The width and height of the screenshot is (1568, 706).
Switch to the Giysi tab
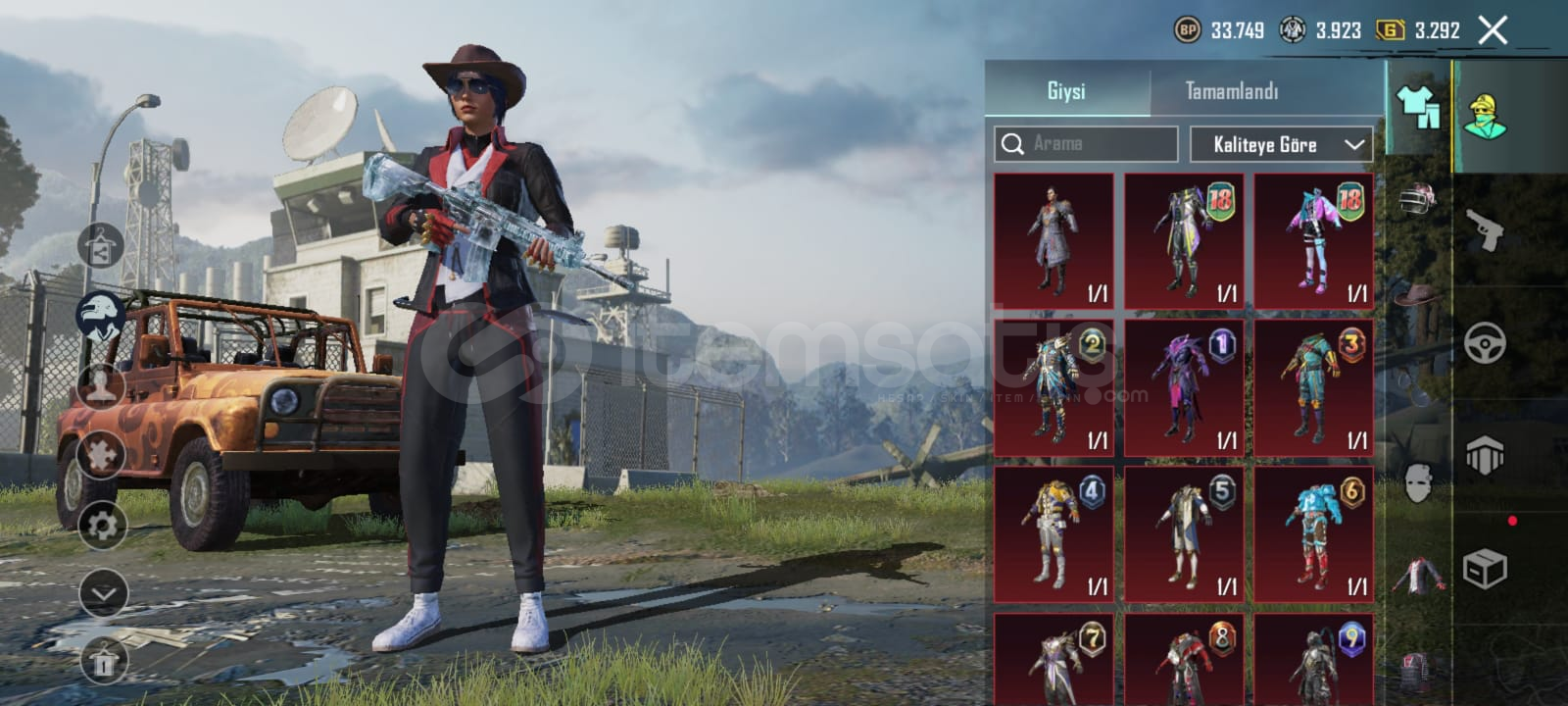[x=1066, y=91]
